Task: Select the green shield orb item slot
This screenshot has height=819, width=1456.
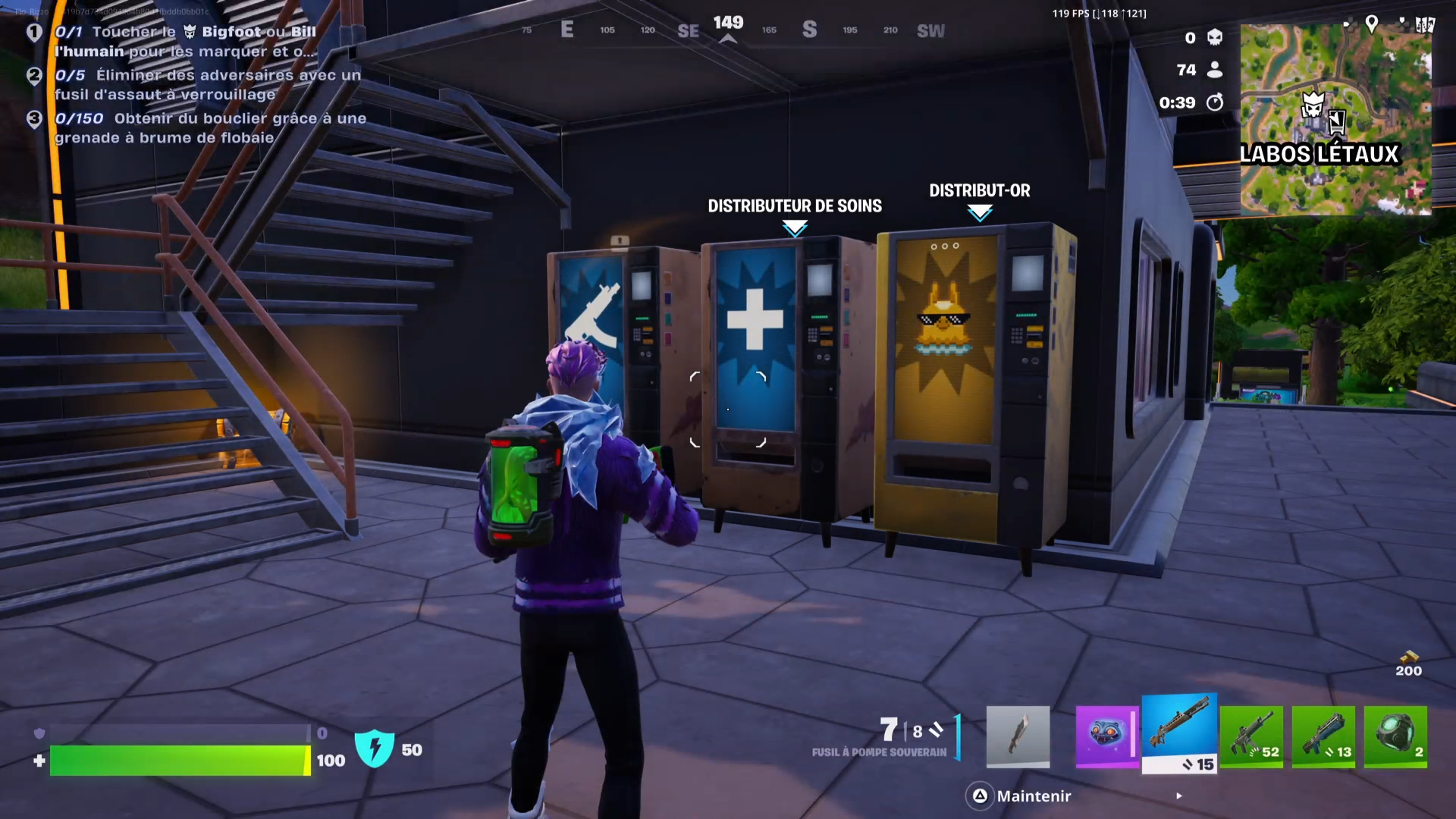Action: (1396, 736)
